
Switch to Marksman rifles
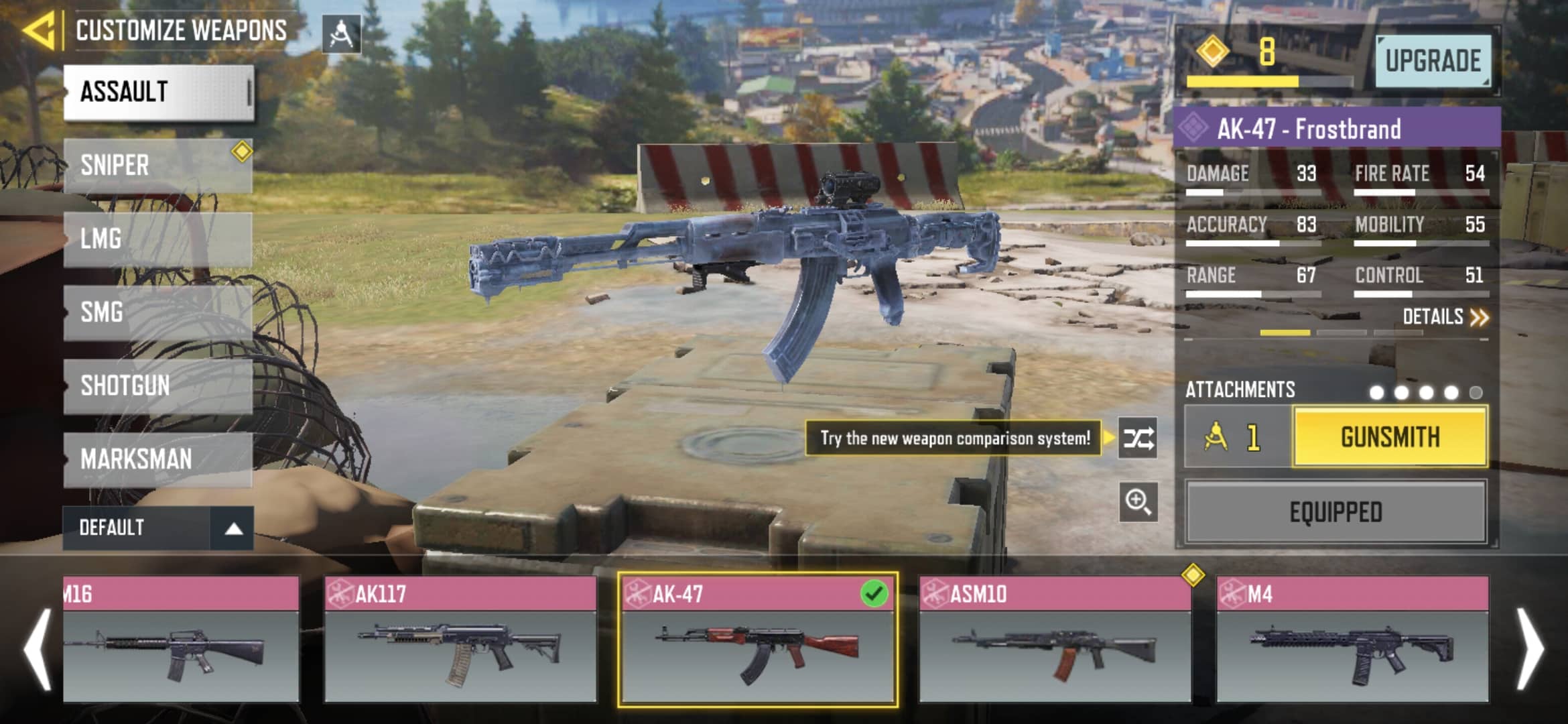point(159,459)
